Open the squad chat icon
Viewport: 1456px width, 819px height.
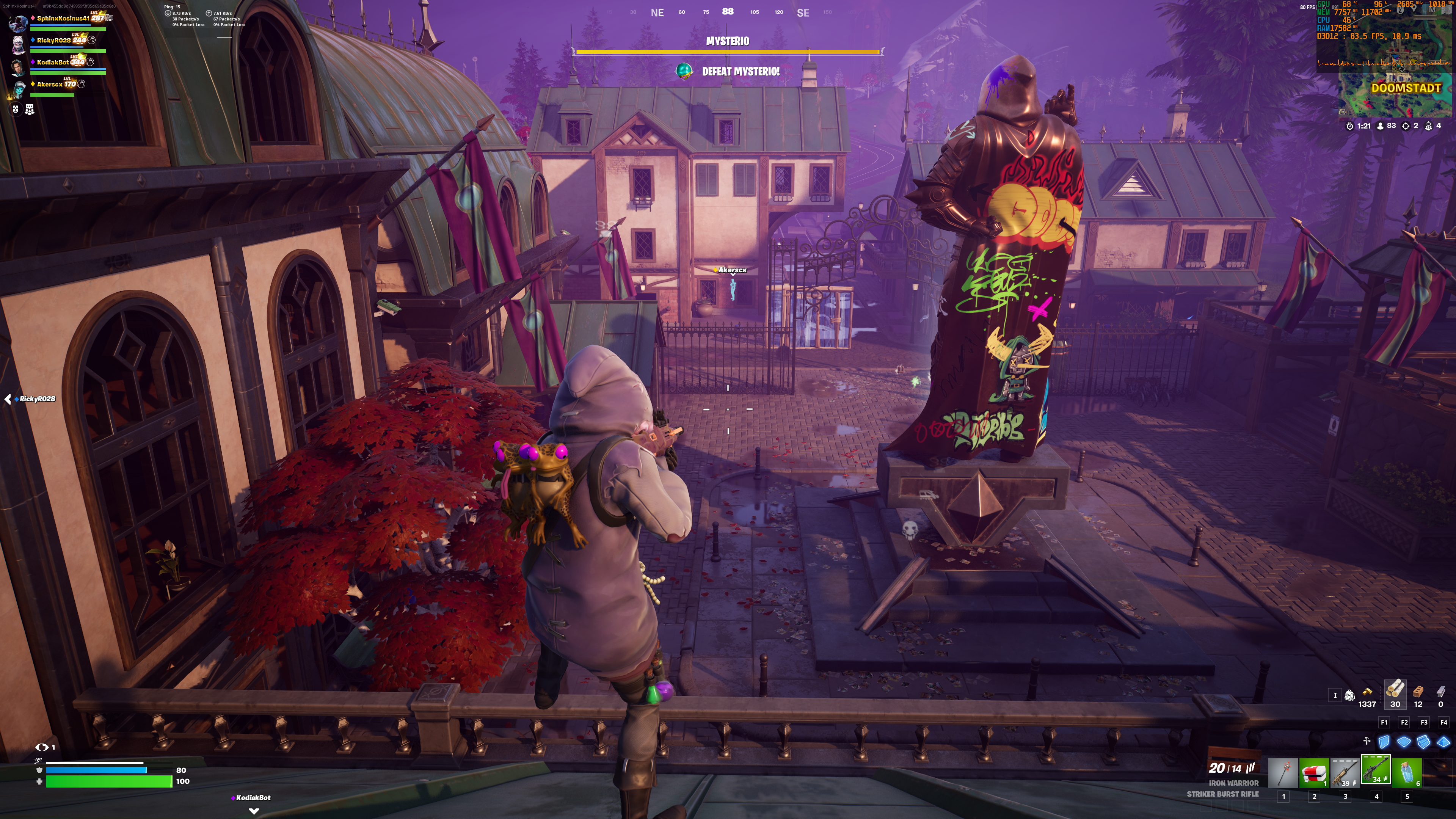click(30, 110)
